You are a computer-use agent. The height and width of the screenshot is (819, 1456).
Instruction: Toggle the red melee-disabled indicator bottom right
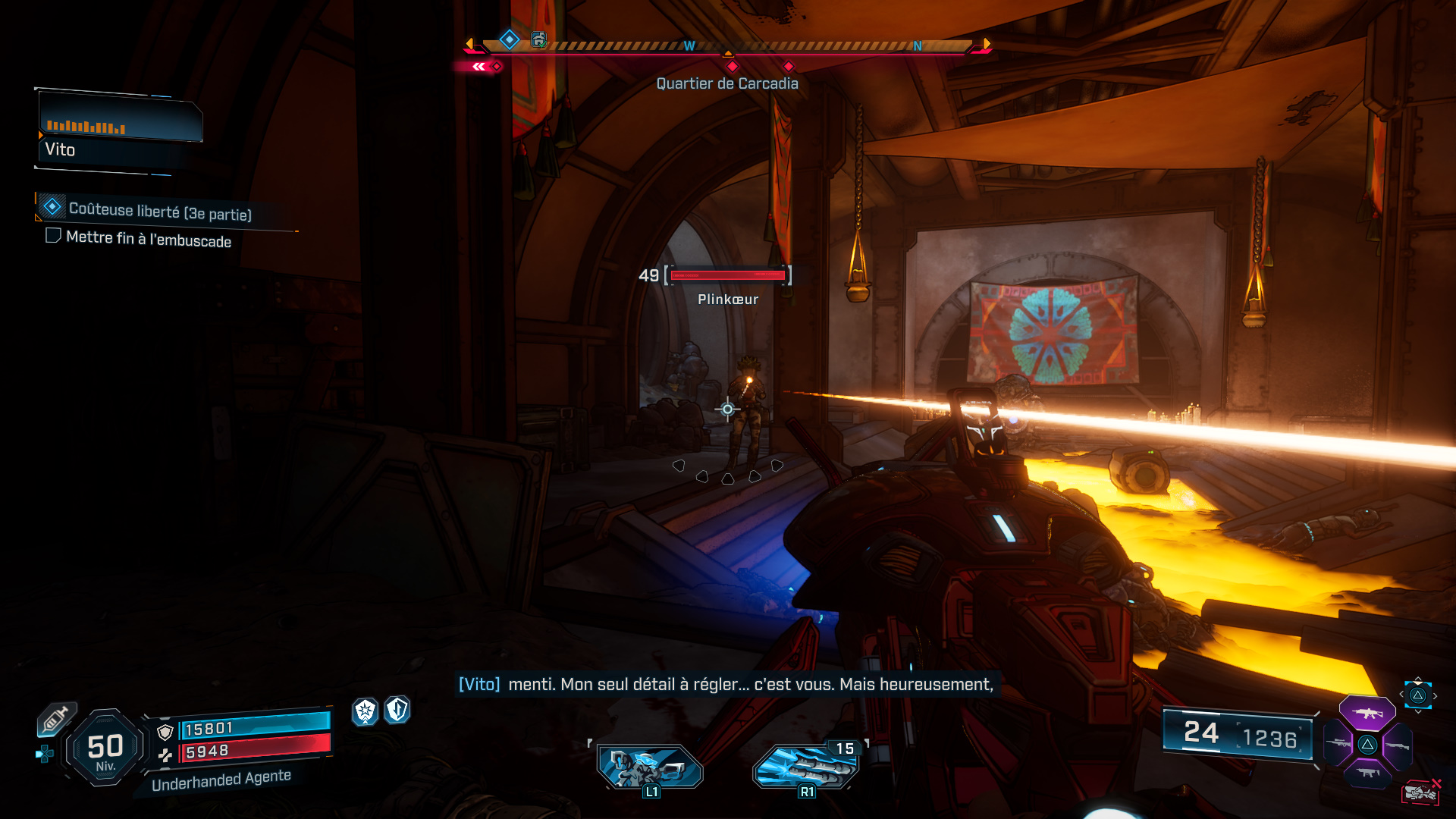tap(1422, 792)
